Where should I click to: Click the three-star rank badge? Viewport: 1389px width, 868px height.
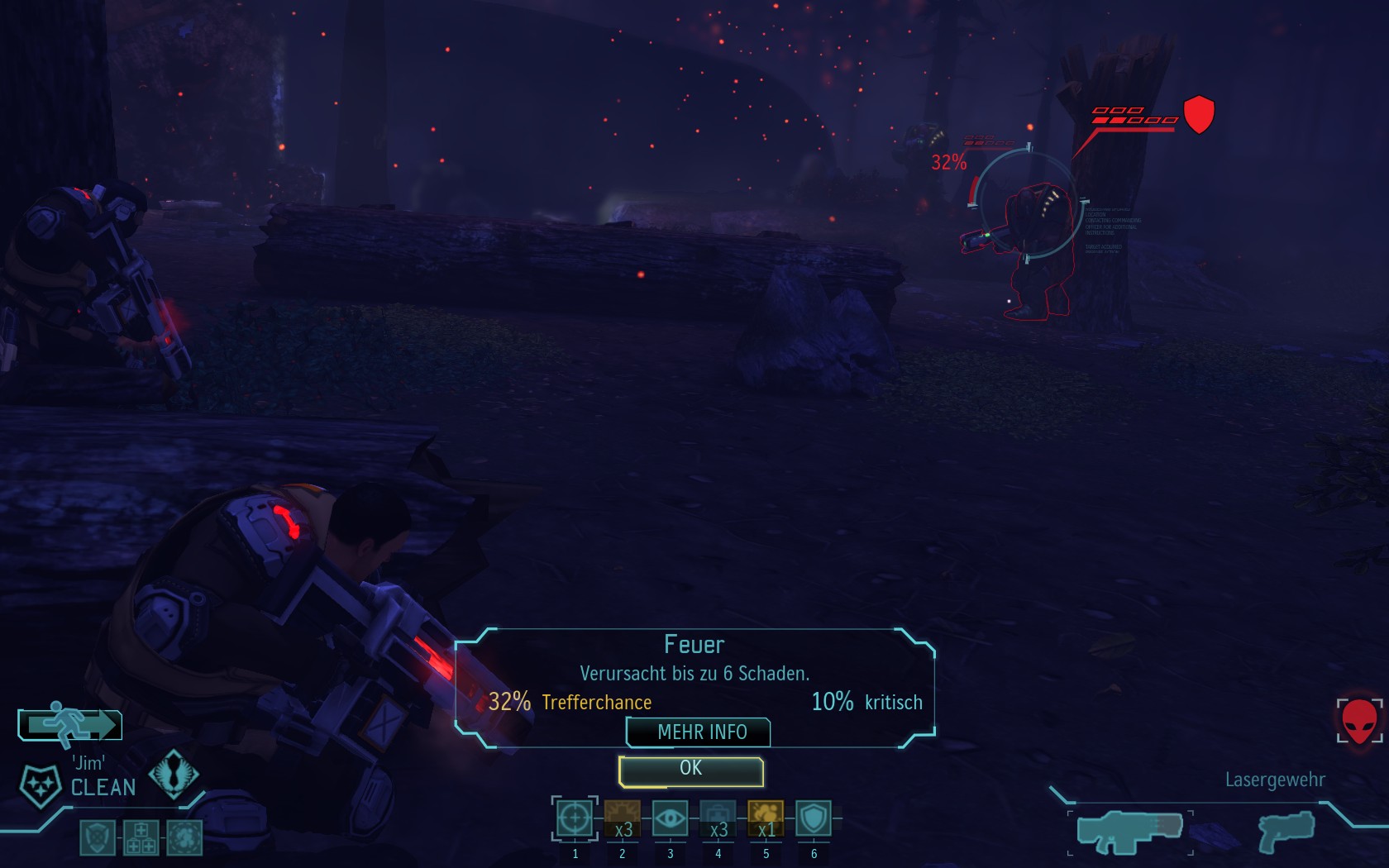[40, 784]
